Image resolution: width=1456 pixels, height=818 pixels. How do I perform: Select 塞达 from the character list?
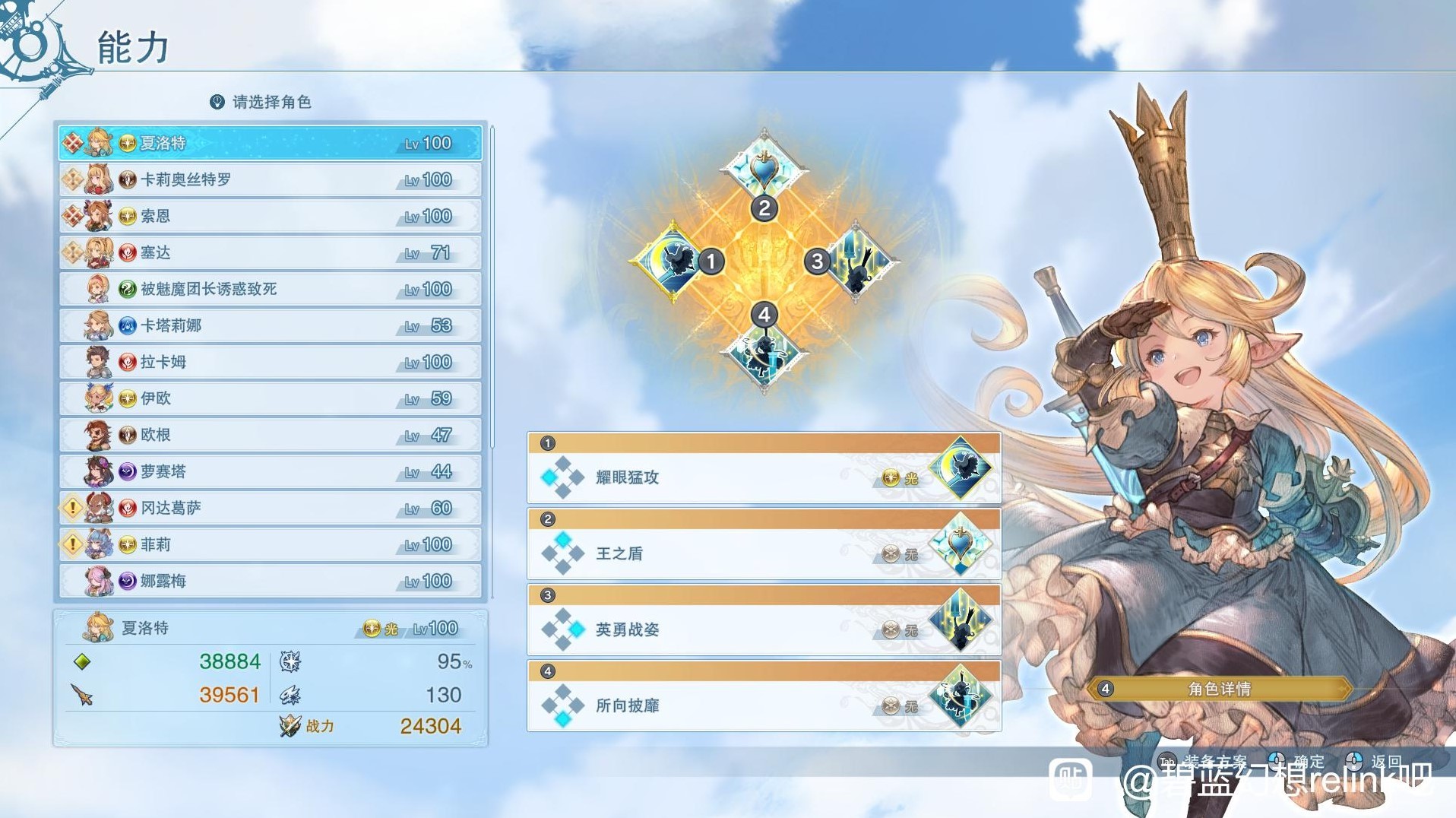266,252
